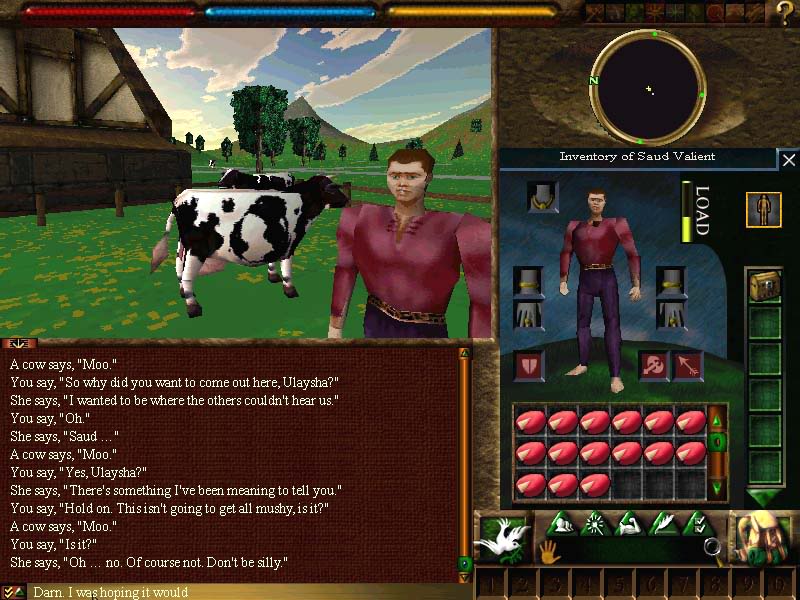Image resolution: width=800 pixels, height=600 pixels.
Task: Open the treasure chest container slot
Action: (764, 285)
